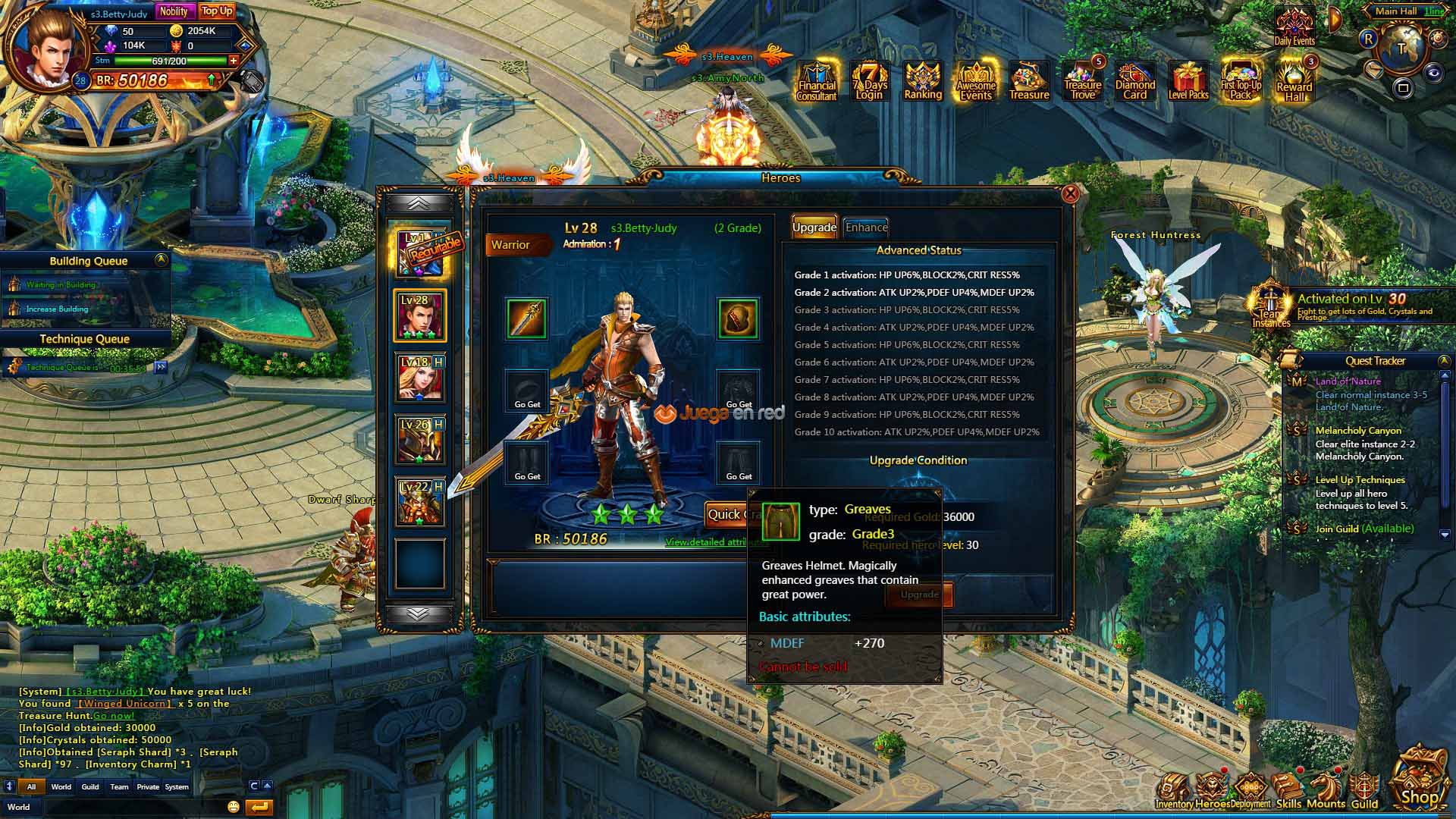Screen dimensions: 1456x819
Task: Click the Top Up button
Action: click(217, 11)
